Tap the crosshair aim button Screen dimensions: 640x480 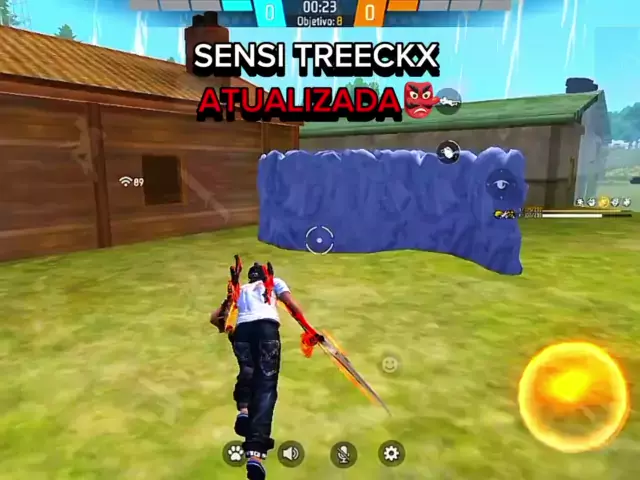tap(319, 239)
